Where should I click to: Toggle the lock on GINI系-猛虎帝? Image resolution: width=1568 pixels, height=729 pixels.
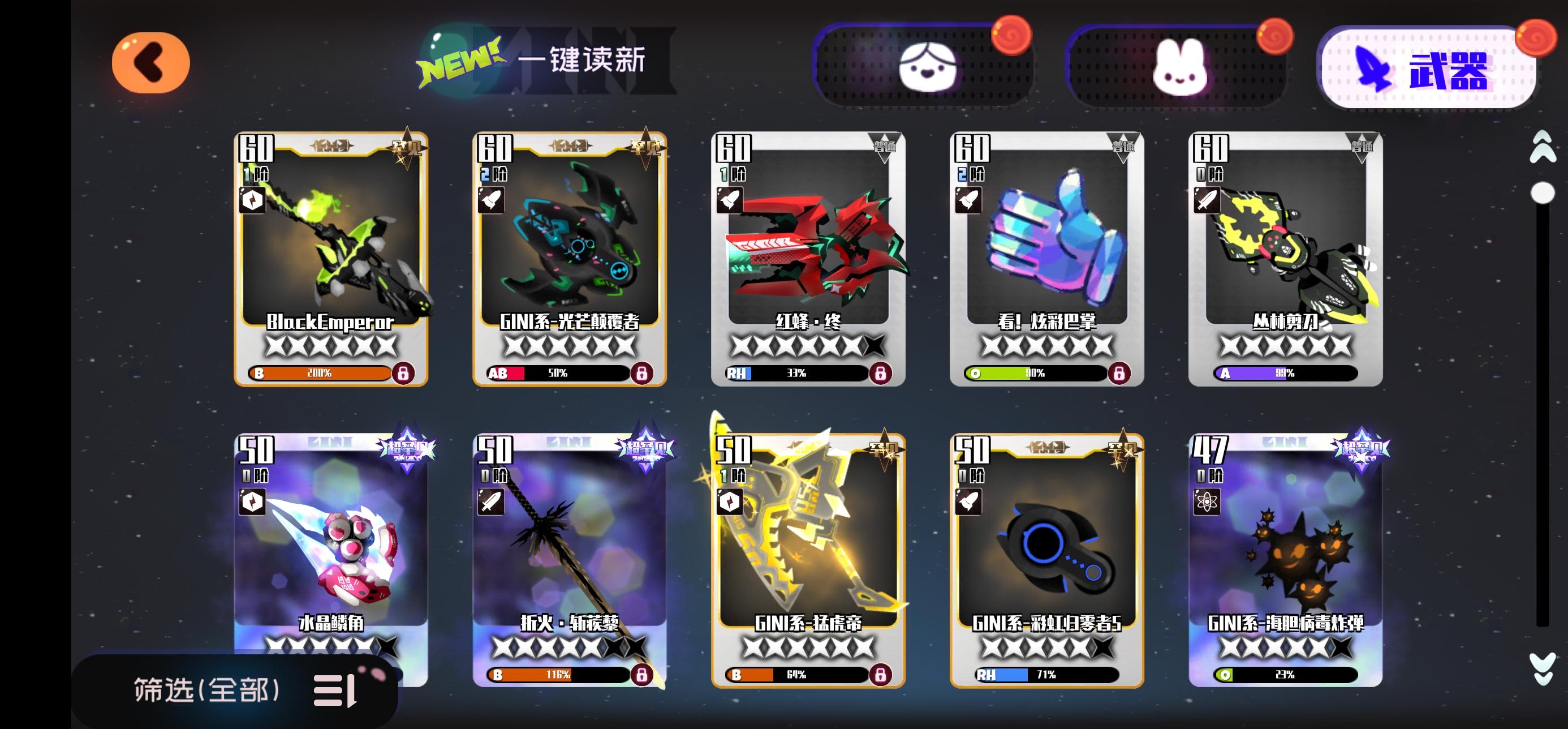click(x=882, y=675)
